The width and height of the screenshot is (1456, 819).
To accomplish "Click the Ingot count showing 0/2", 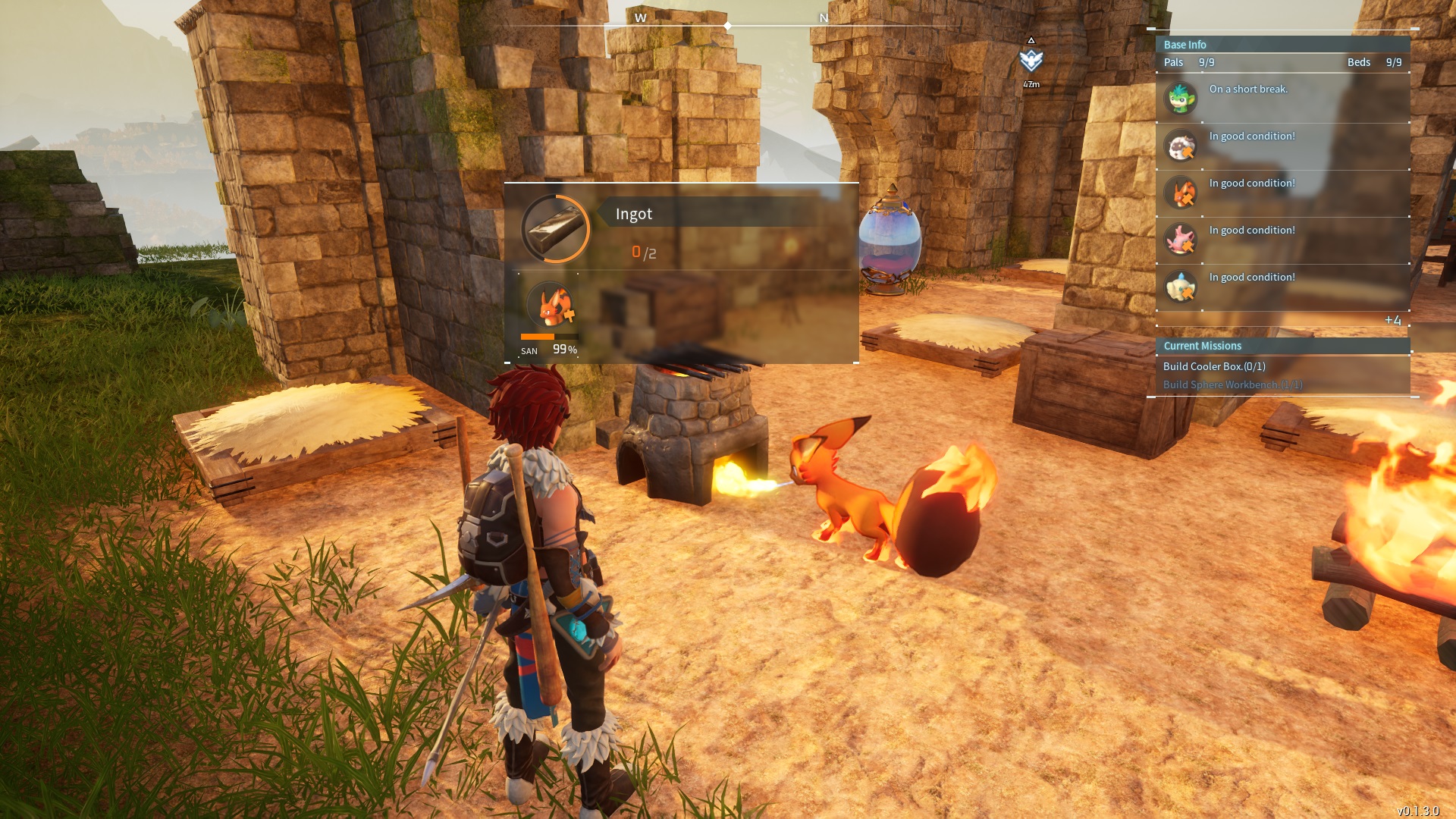I will [642, 250].
